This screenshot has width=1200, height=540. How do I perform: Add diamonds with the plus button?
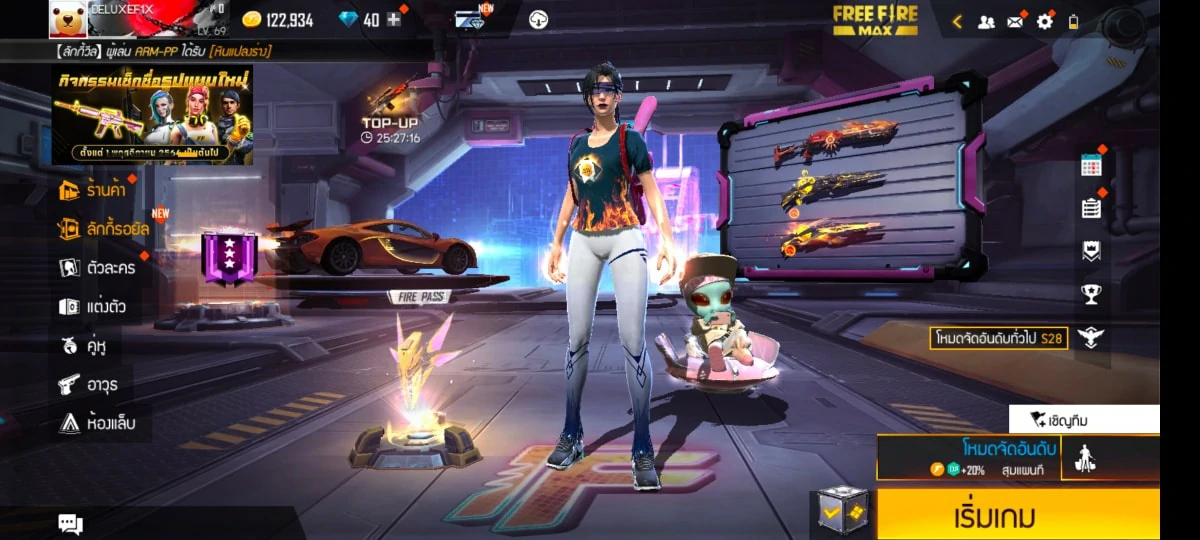(394, 19)
